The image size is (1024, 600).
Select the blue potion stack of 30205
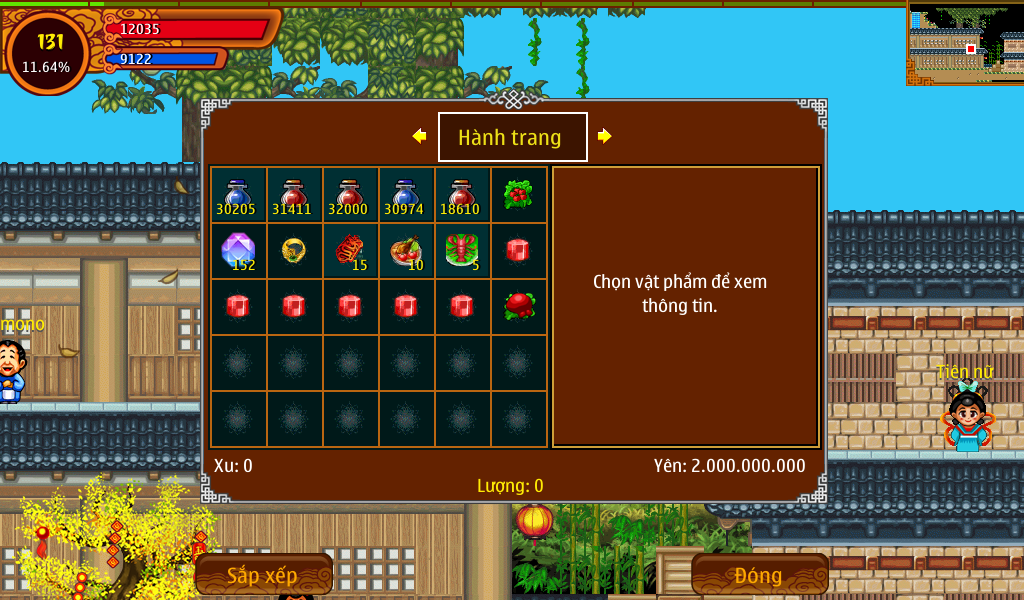[238, 195]
